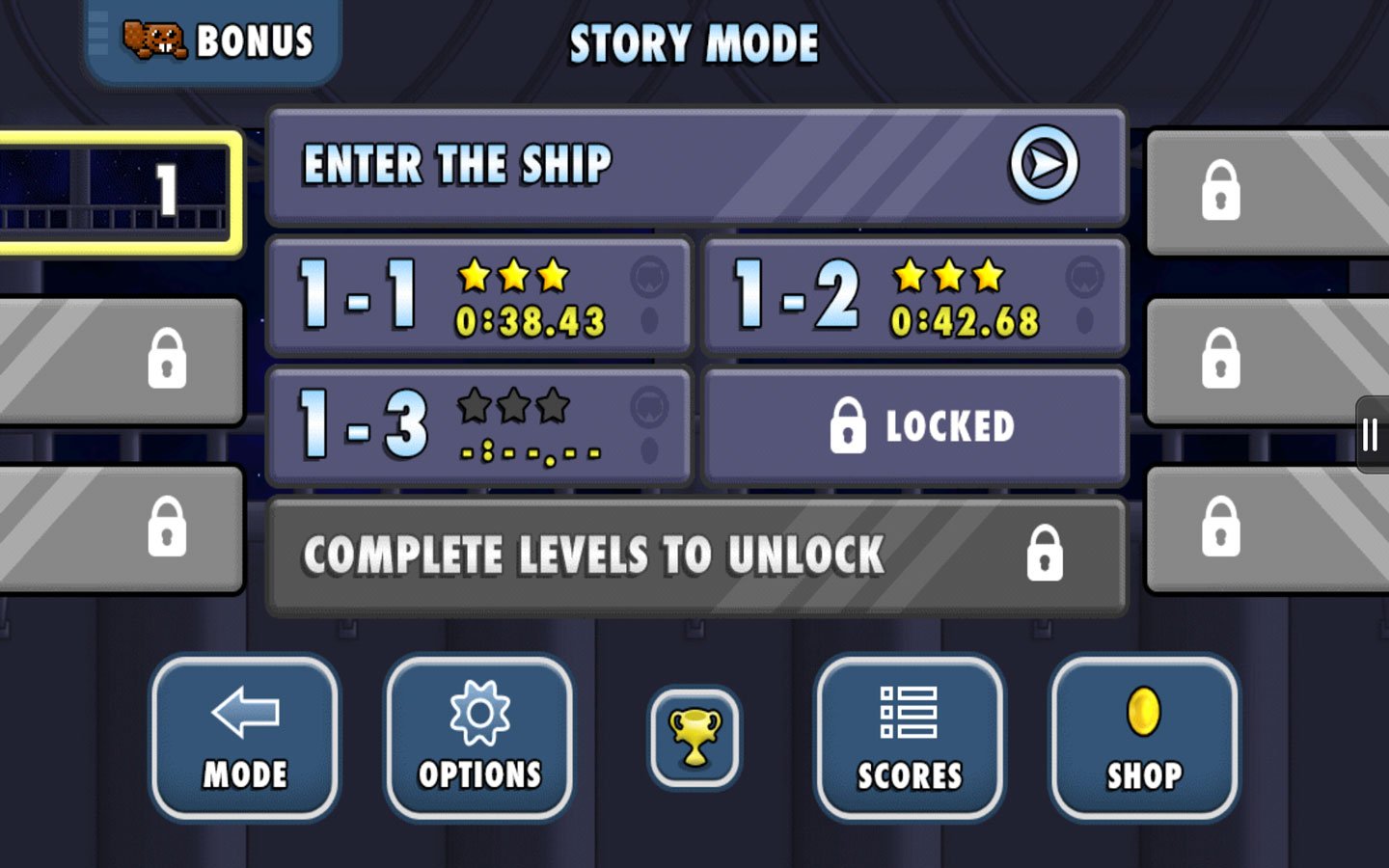Click the padlock on the LOCKED level slot

point(847,424)
